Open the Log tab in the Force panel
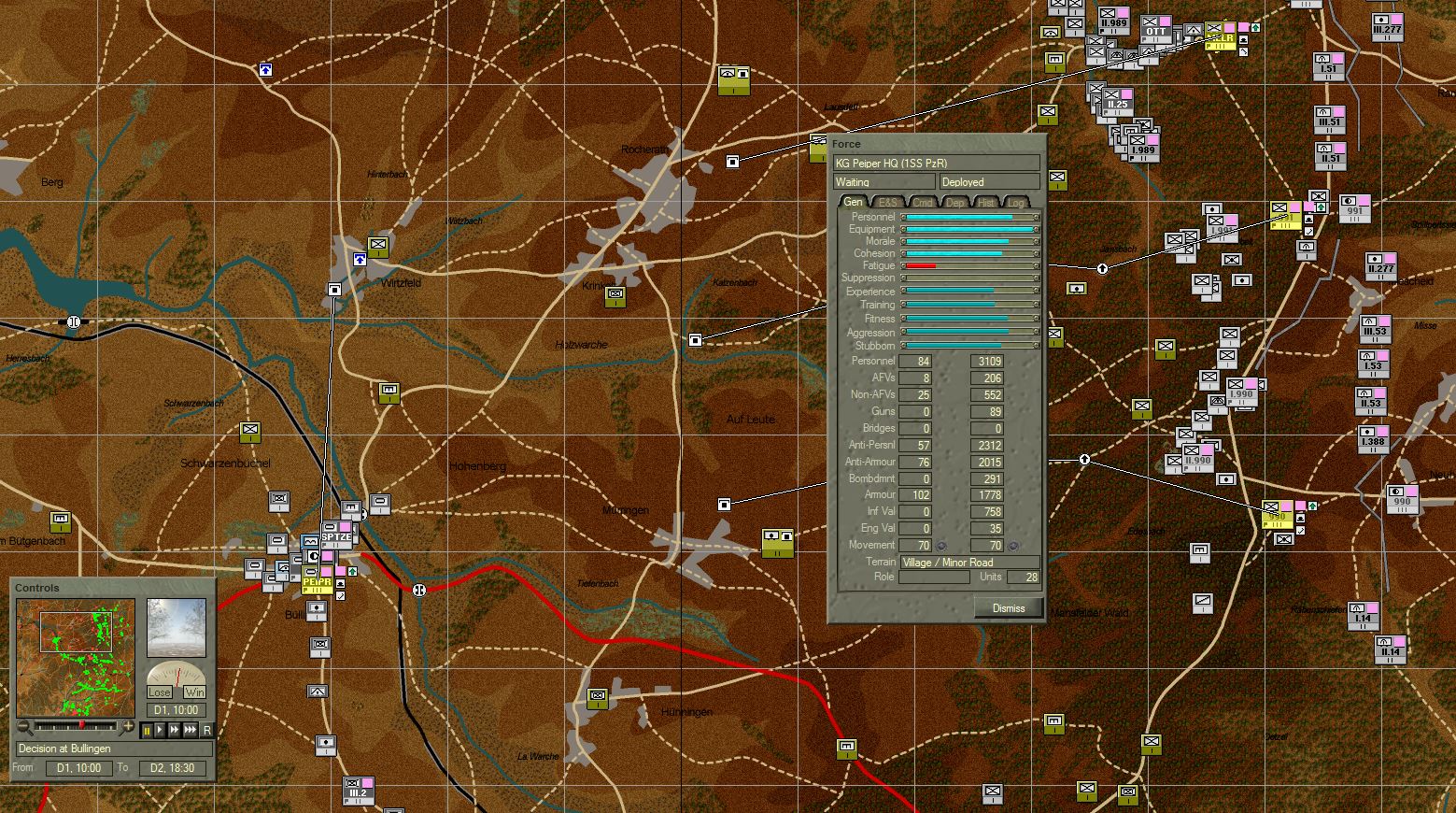This screenshot has width=1456, height=813. pyautogui.click(x=1014, y=202)
